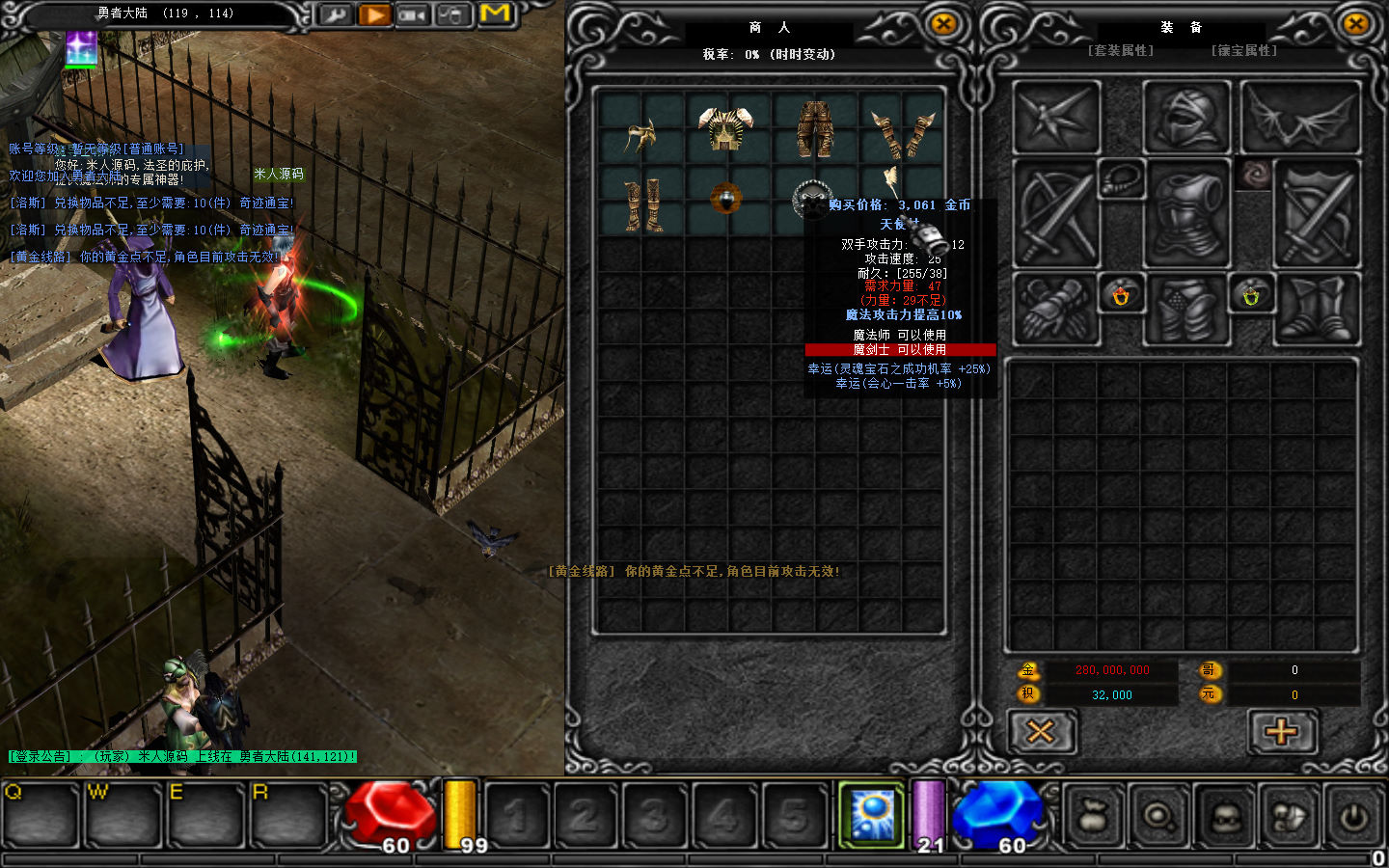This screenshot has width=1389, height=868.
Task: Activate the blue orb skill icon
Action: coord(872,815)
